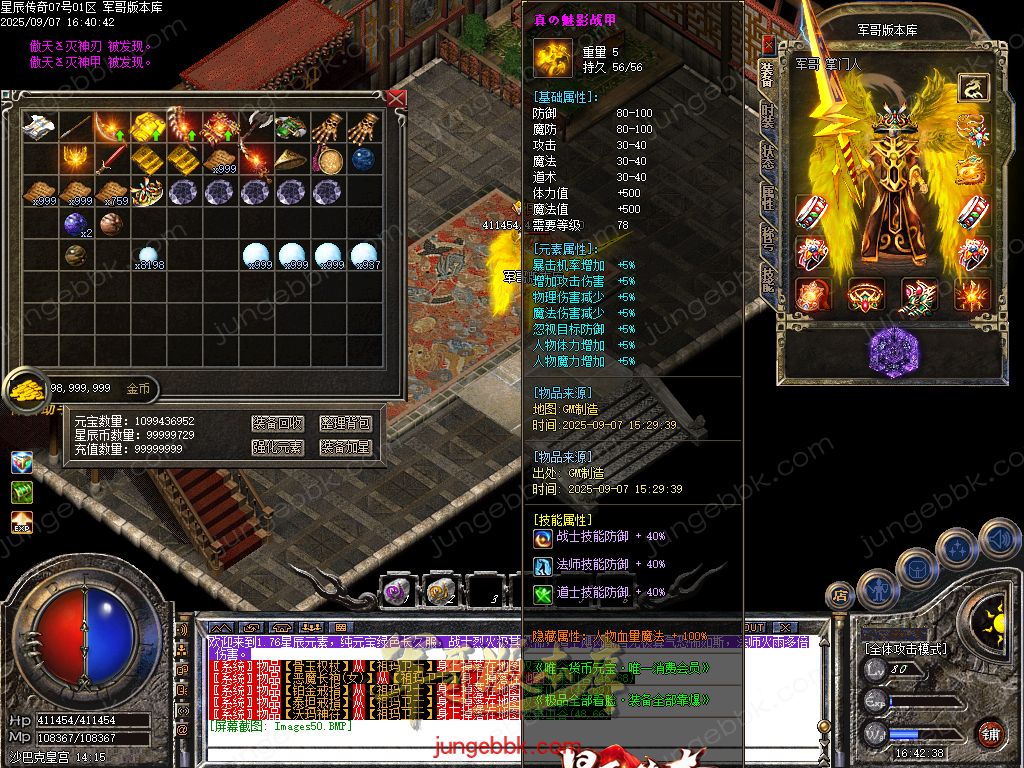
Task: Open the 店 shop round button
Action: point(841,597)
